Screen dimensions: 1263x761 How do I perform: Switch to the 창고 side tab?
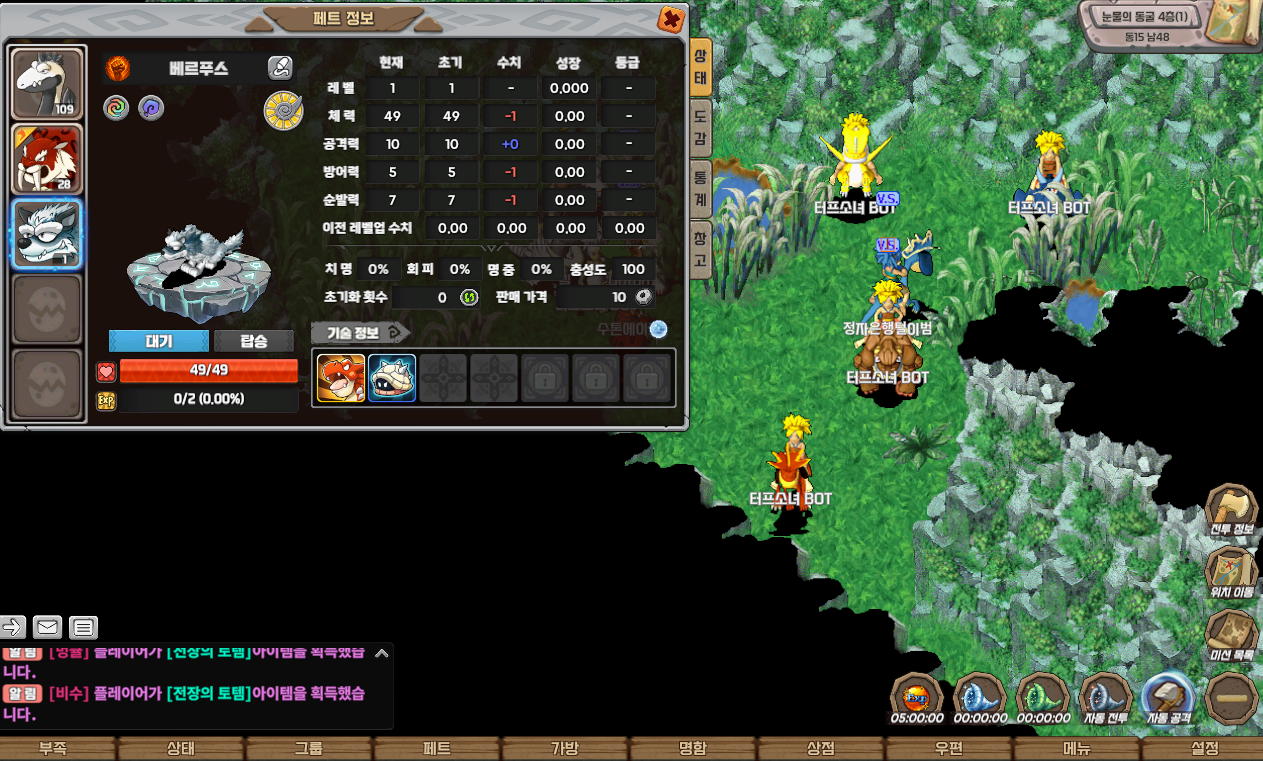tap(701, 250)
